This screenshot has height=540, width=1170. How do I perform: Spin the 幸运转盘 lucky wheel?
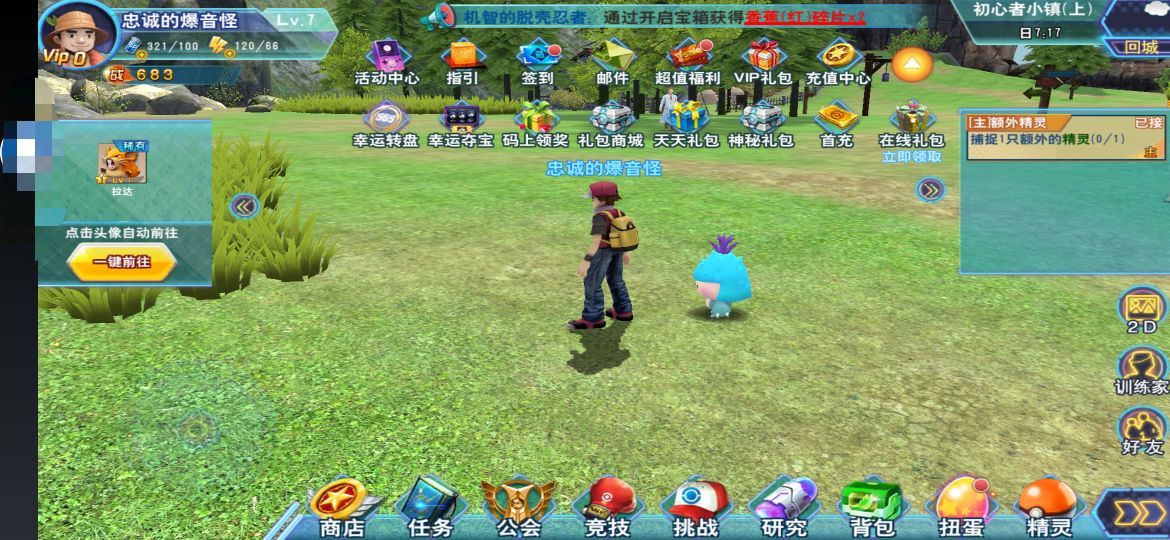pyautogui.click(x=385, y=124)
